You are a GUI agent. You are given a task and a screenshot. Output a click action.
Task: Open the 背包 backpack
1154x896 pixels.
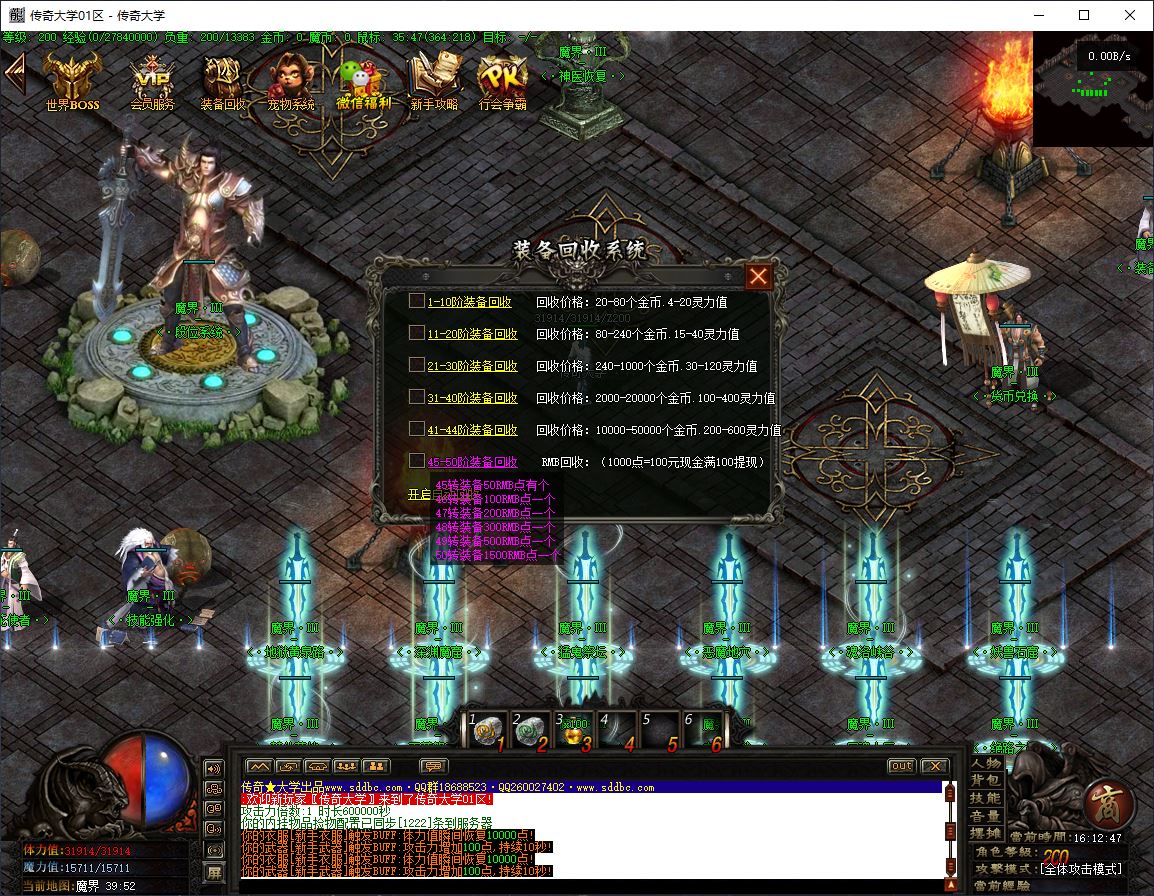(x=985, y=780)
